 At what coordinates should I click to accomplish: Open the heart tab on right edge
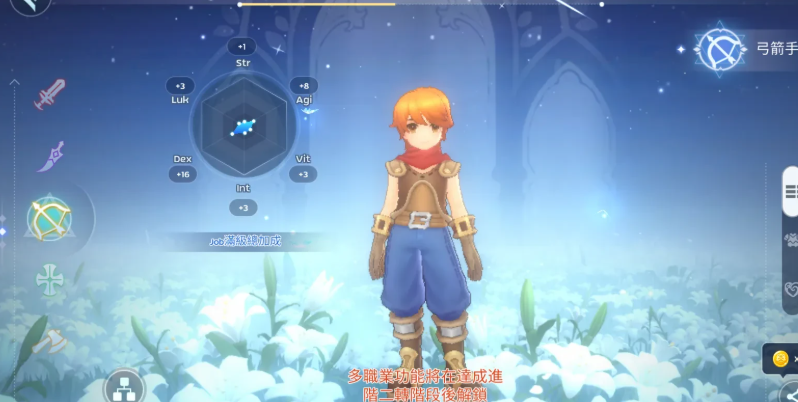(x=790, y=290)
